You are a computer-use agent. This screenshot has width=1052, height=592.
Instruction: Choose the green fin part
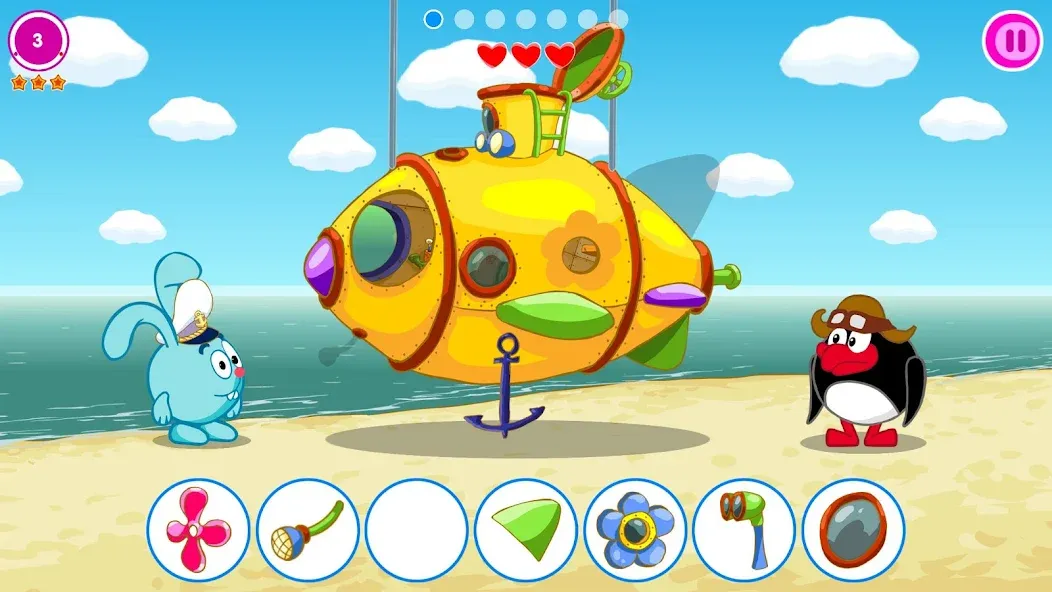[x=526, y=530]
